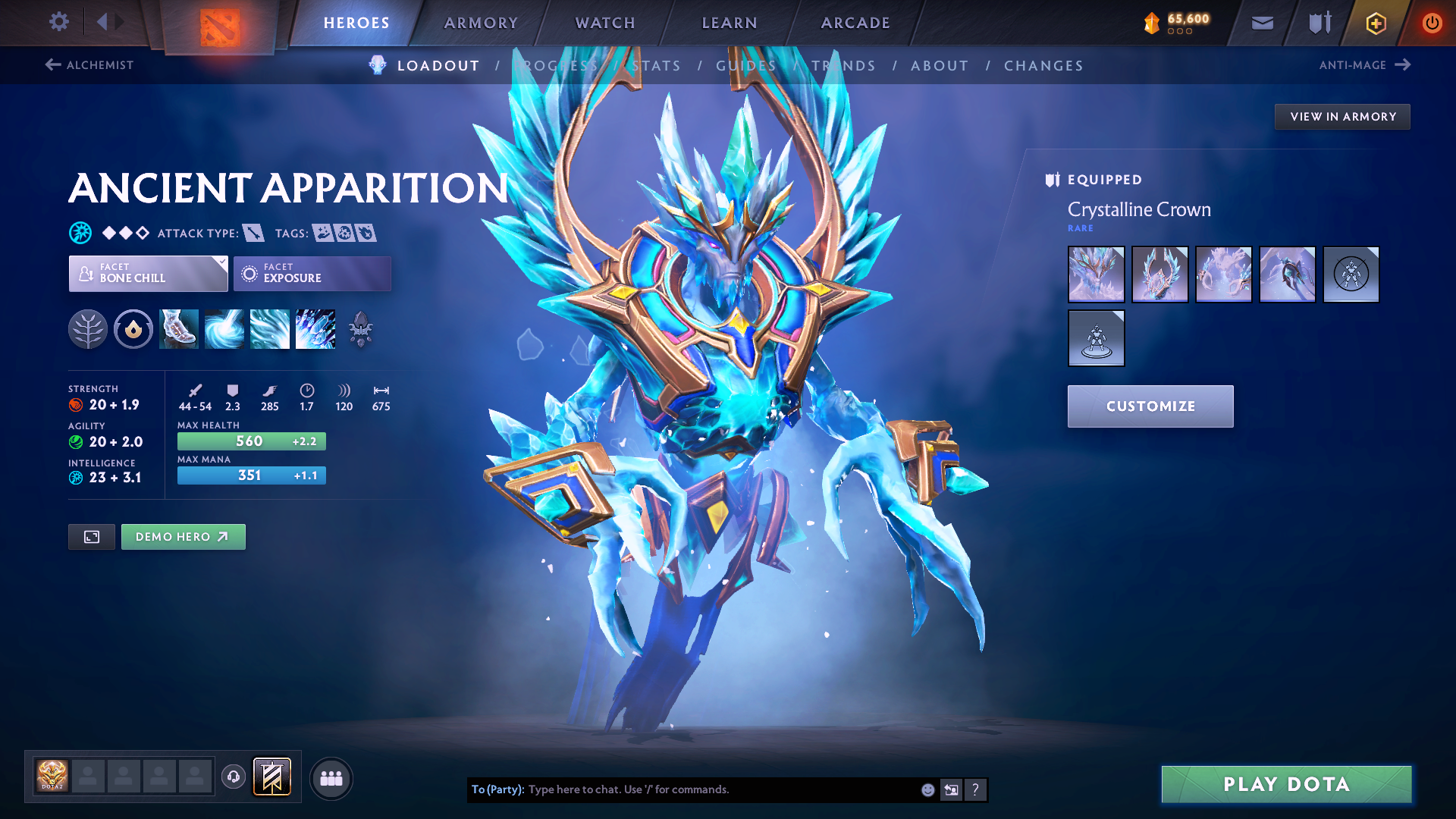Toggle fullscreen hero preview button
Screen dimensions: 1456x819
(91, 536)
